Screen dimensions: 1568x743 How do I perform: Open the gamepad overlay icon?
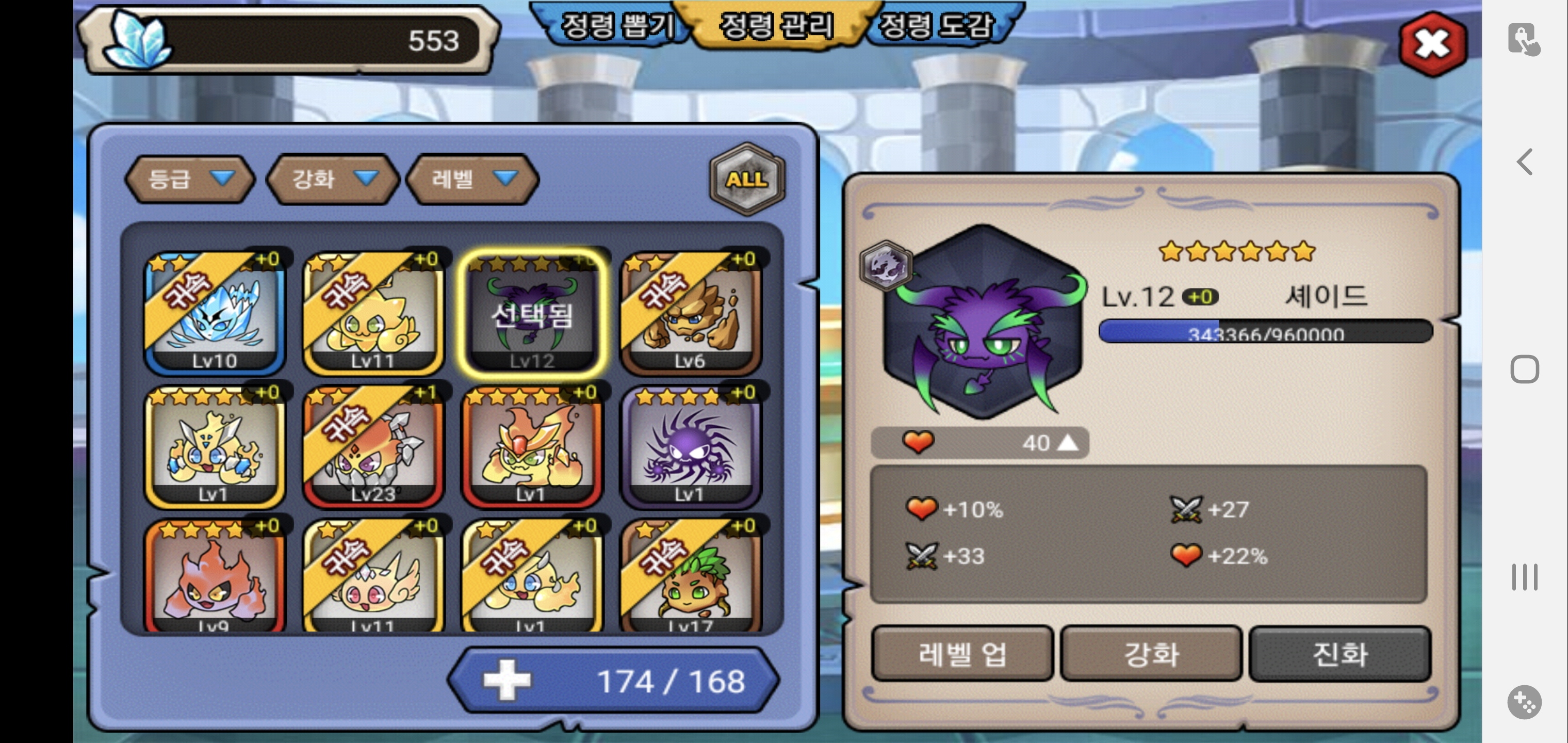tap(1524, 702)
